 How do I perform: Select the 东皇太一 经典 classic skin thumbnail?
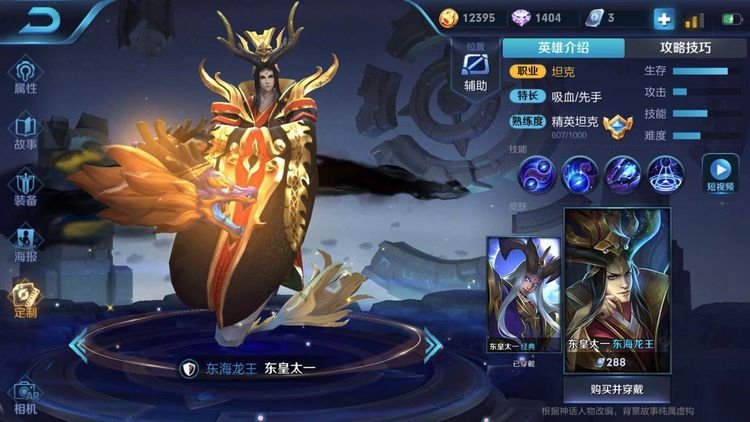pos(524,294)
